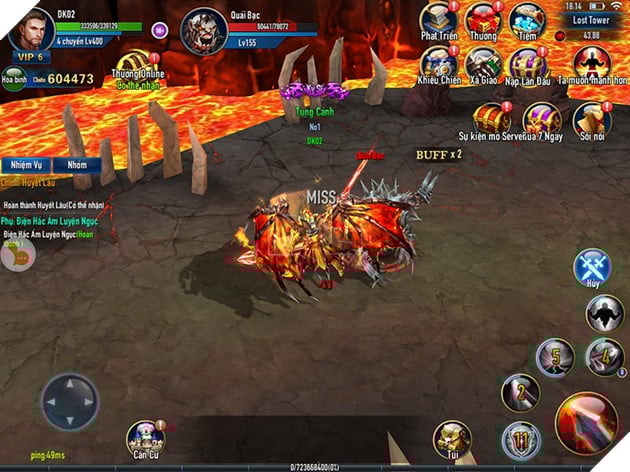Open the Thưởng gift box
This screenshot has width=630, height=472.
tap(483, 22)
